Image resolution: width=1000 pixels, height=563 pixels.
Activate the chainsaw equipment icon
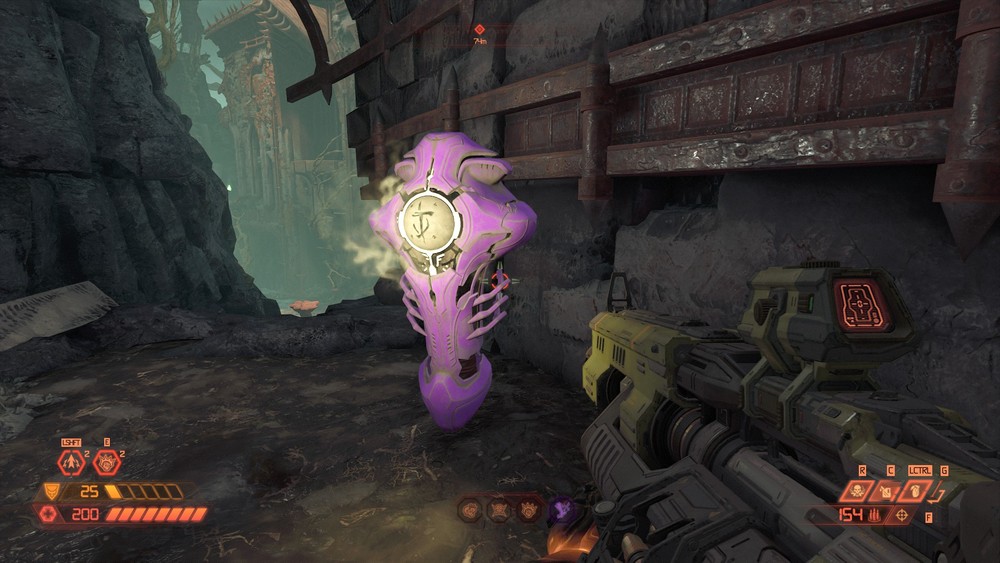pyautogui.click(x=885, y=490)
